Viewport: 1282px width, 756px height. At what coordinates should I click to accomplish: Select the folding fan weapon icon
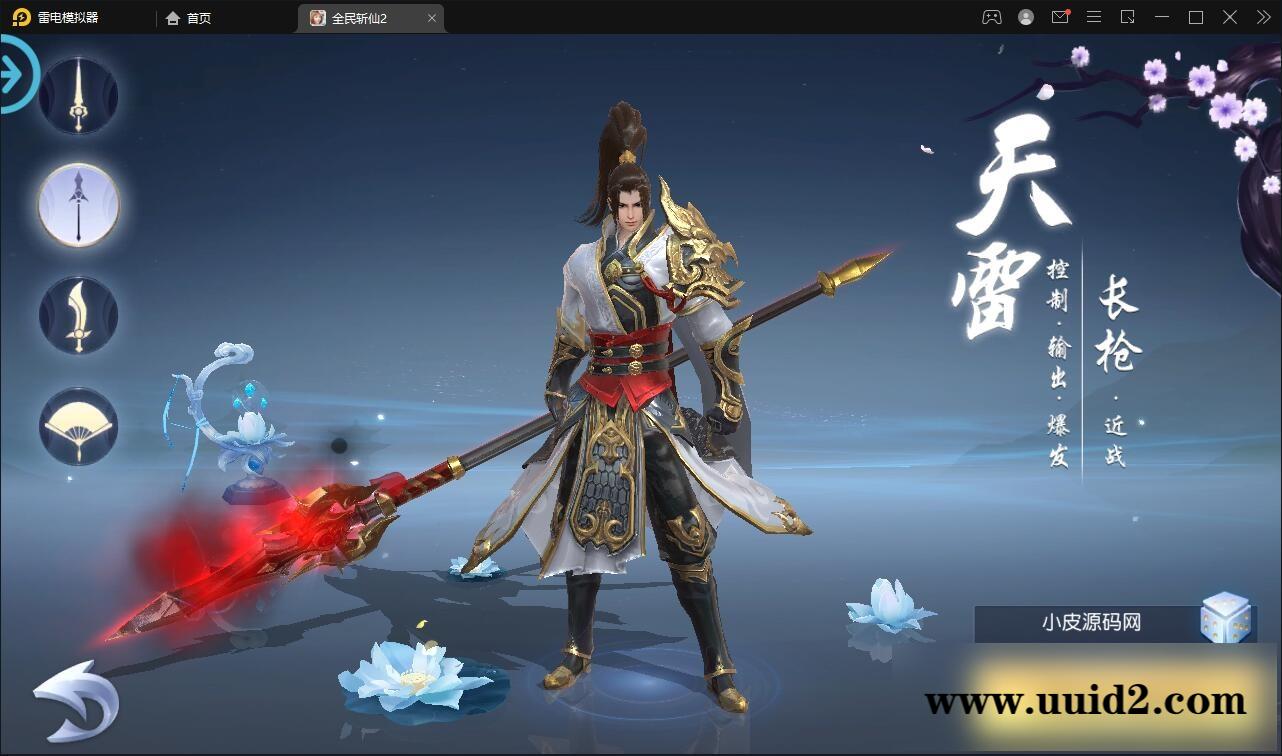(78, 424)
